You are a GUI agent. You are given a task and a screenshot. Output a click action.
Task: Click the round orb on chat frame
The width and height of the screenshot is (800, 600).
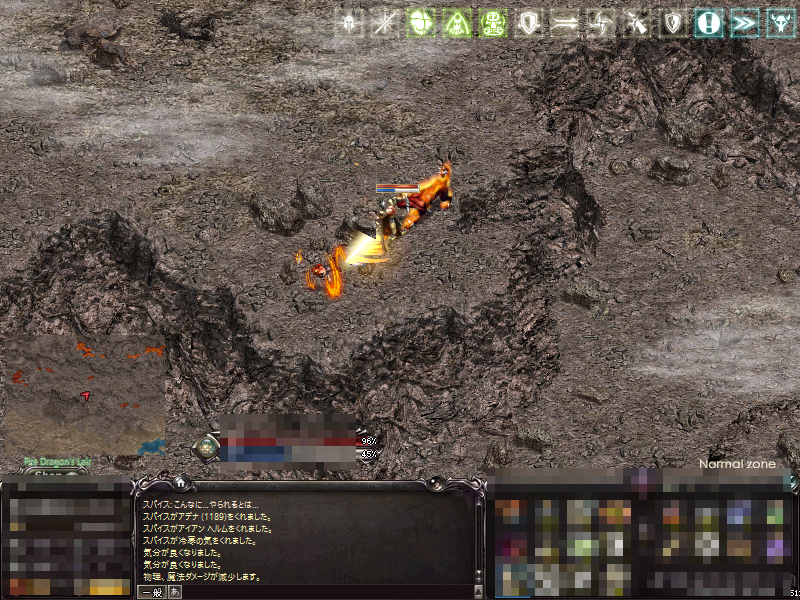(x=435, y=484)
